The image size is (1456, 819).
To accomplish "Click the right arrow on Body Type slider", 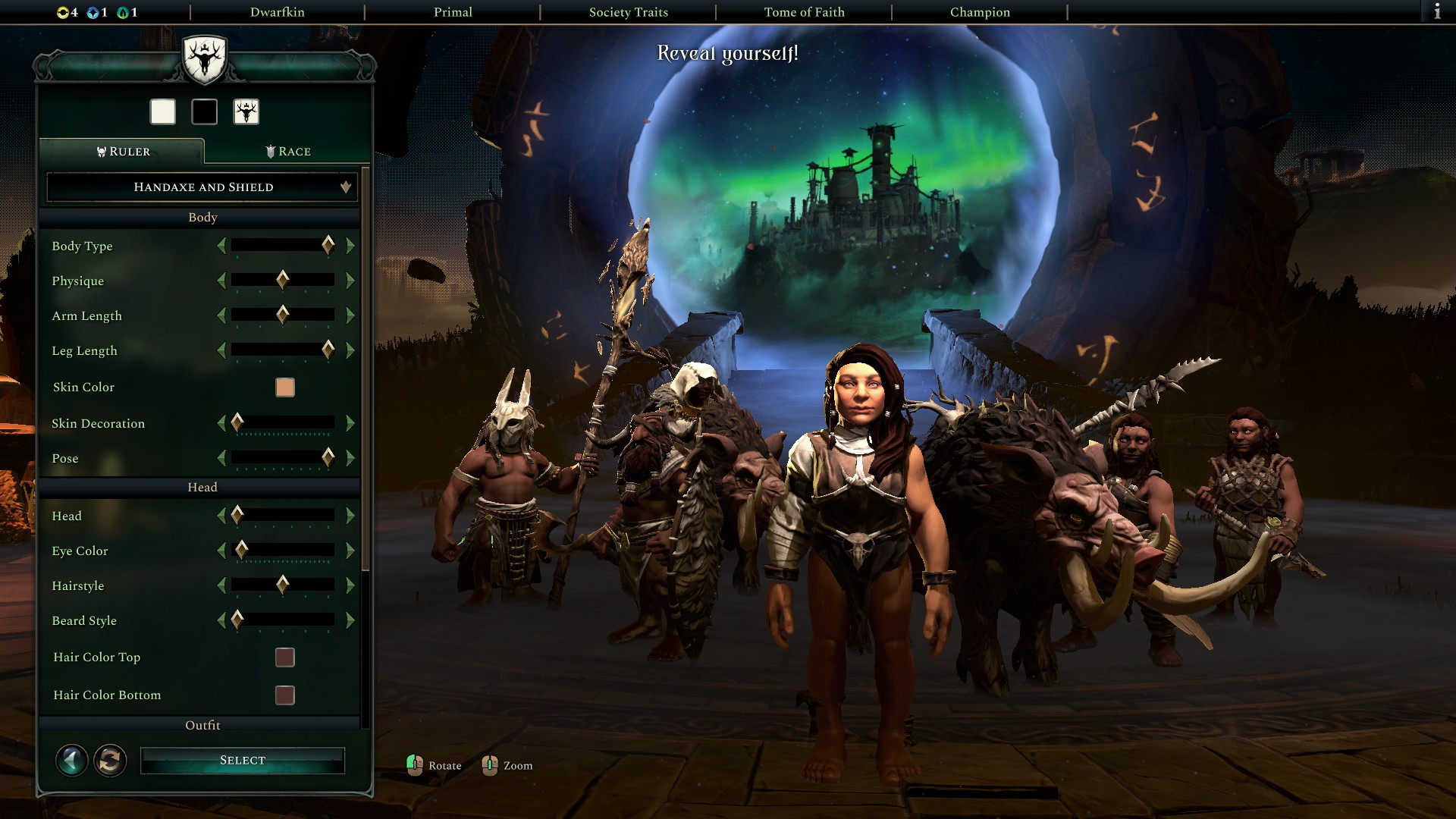I will tap(350, 246).
